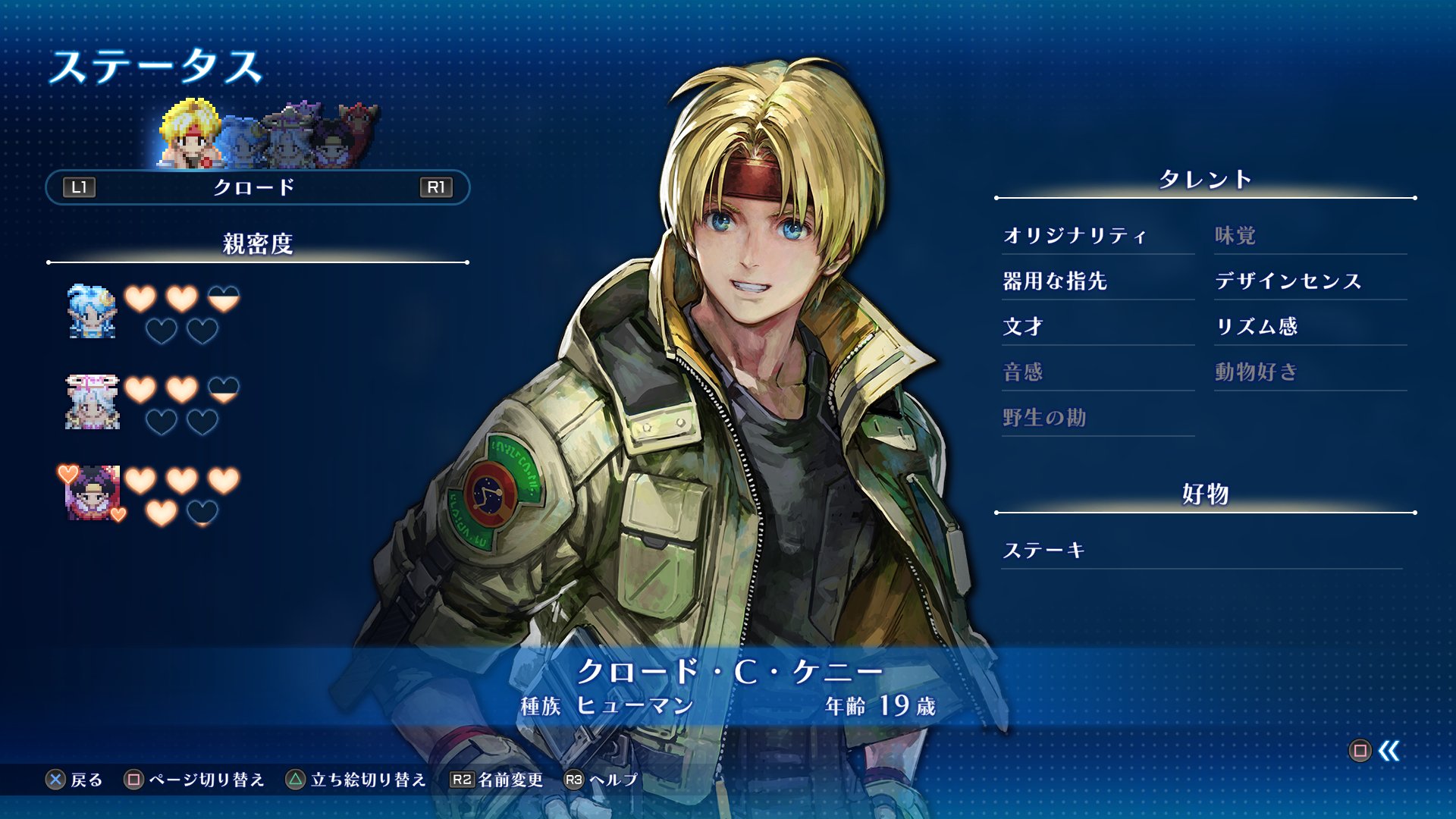Select the white-haired girl's affinity row portrait
Screen dimensions: 1456x819
coord(92,402)
